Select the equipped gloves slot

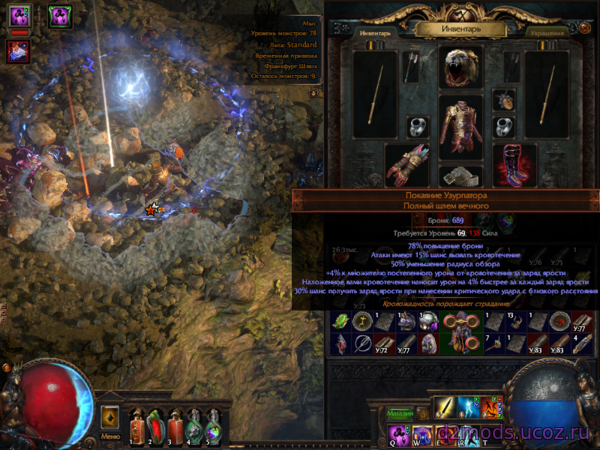(x=405, y=164)
